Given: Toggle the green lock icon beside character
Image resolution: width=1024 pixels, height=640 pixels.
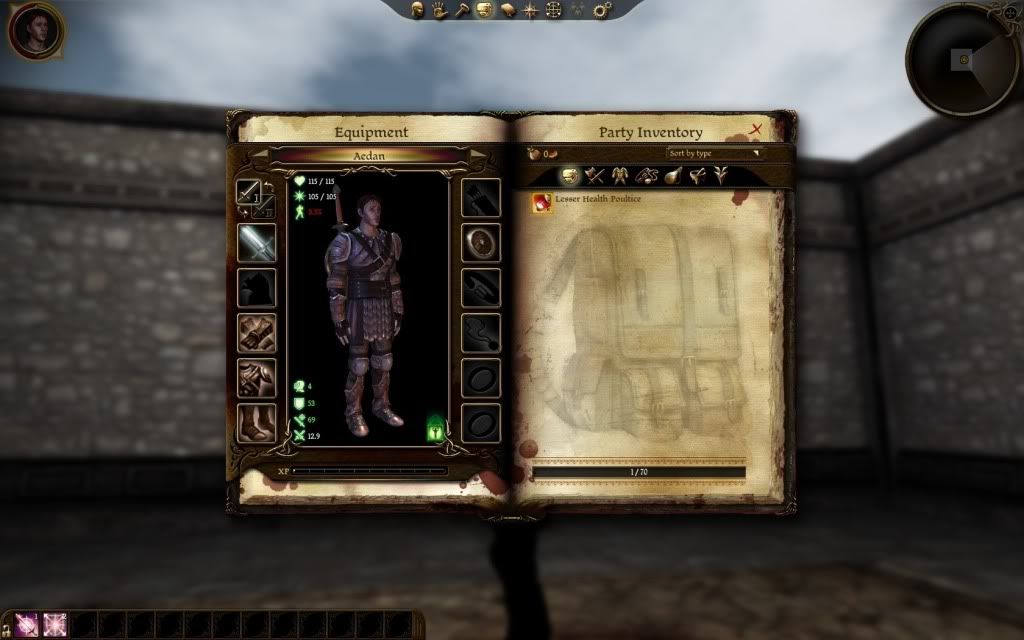Looking at the screenshot, I should pos(436,428).
